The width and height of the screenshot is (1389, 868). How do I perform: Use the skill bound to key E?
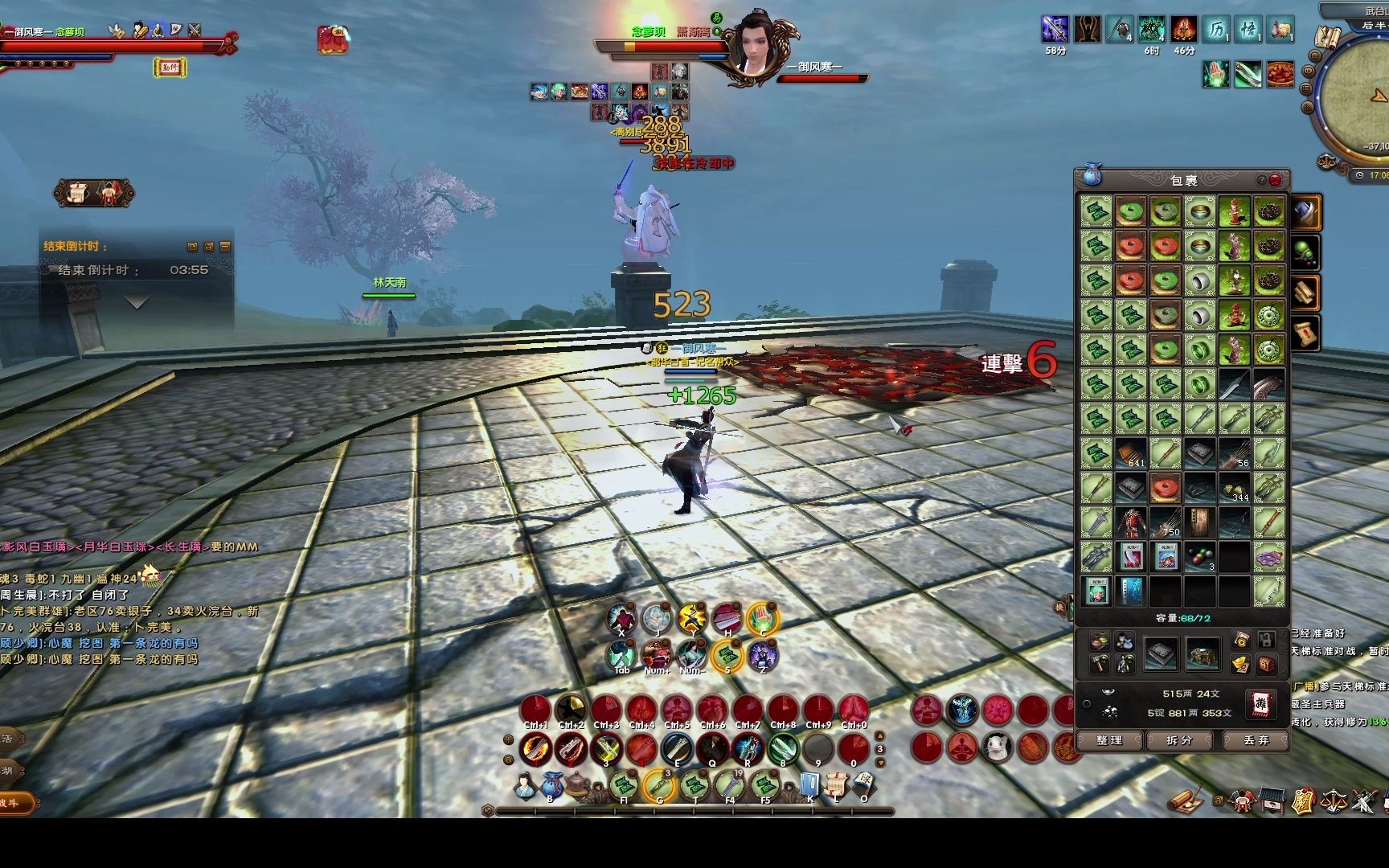[677, 749]
